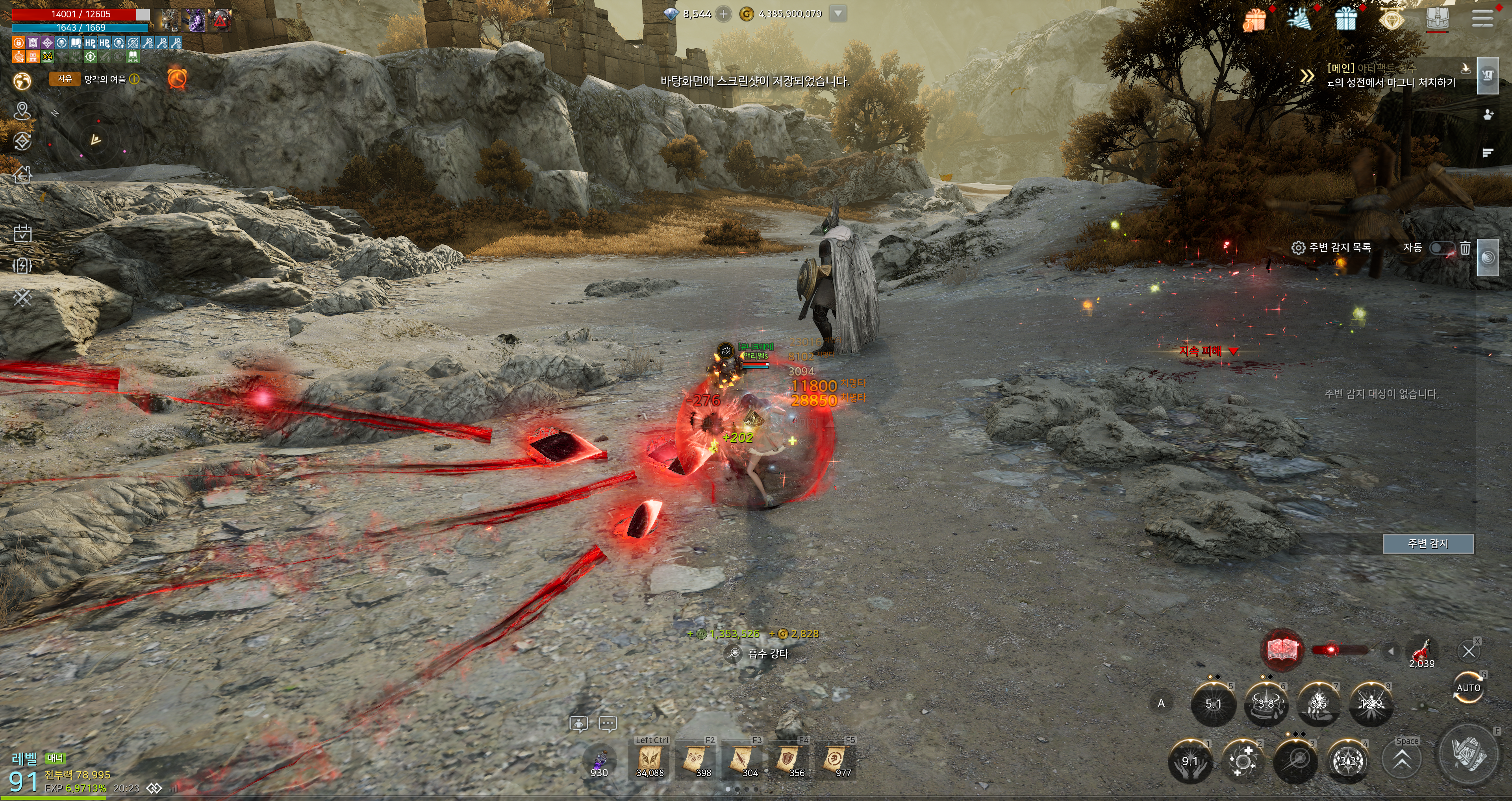Image resolution: width=1512 pixels, height=801 pixels.
Task: Open the world map globe icon
Action: coord(22,80)
